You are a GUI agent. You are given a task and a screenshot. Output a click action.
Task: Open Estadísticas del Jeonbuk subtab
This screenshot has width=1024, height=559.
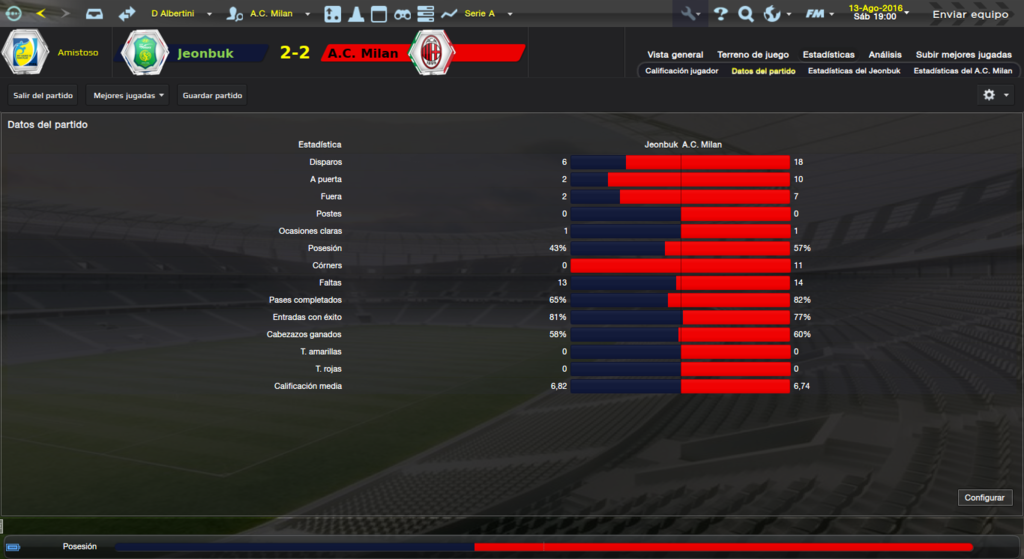pos(854,71)
